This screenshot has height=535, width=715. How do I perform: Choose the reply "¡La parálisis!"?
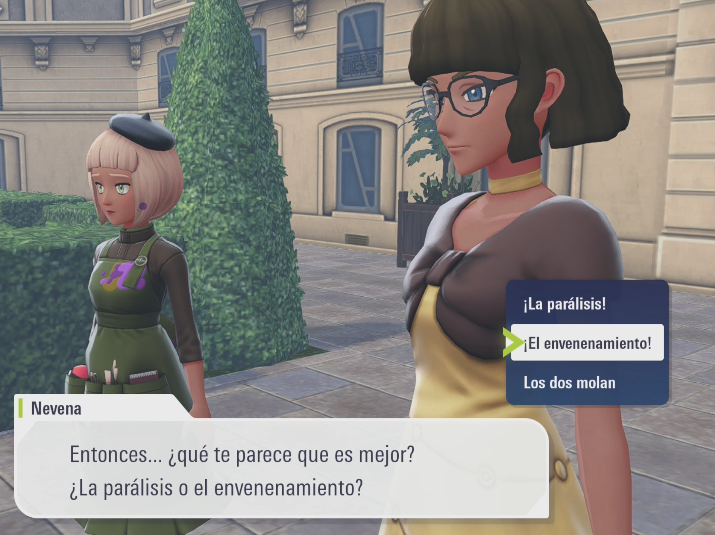(x=564, y=303)
